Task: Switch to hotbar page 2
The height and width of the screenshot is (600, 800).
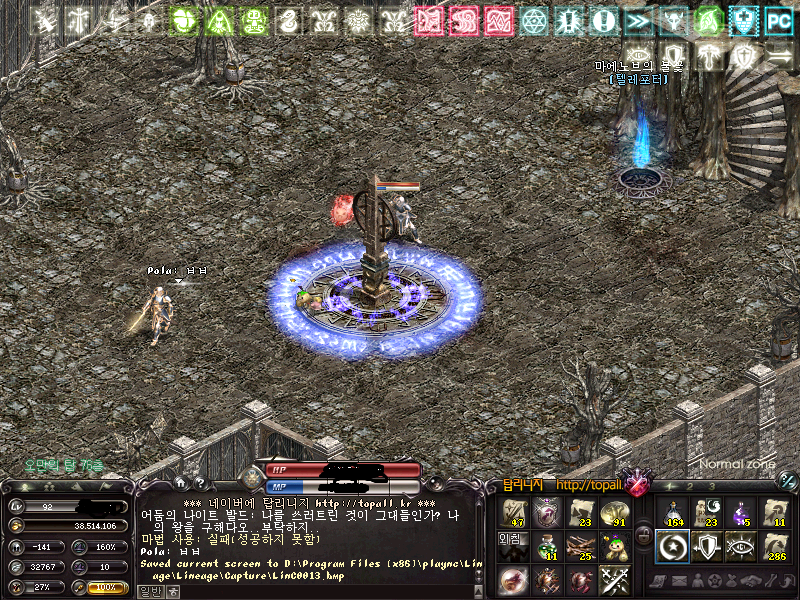Action: point(691,486)
